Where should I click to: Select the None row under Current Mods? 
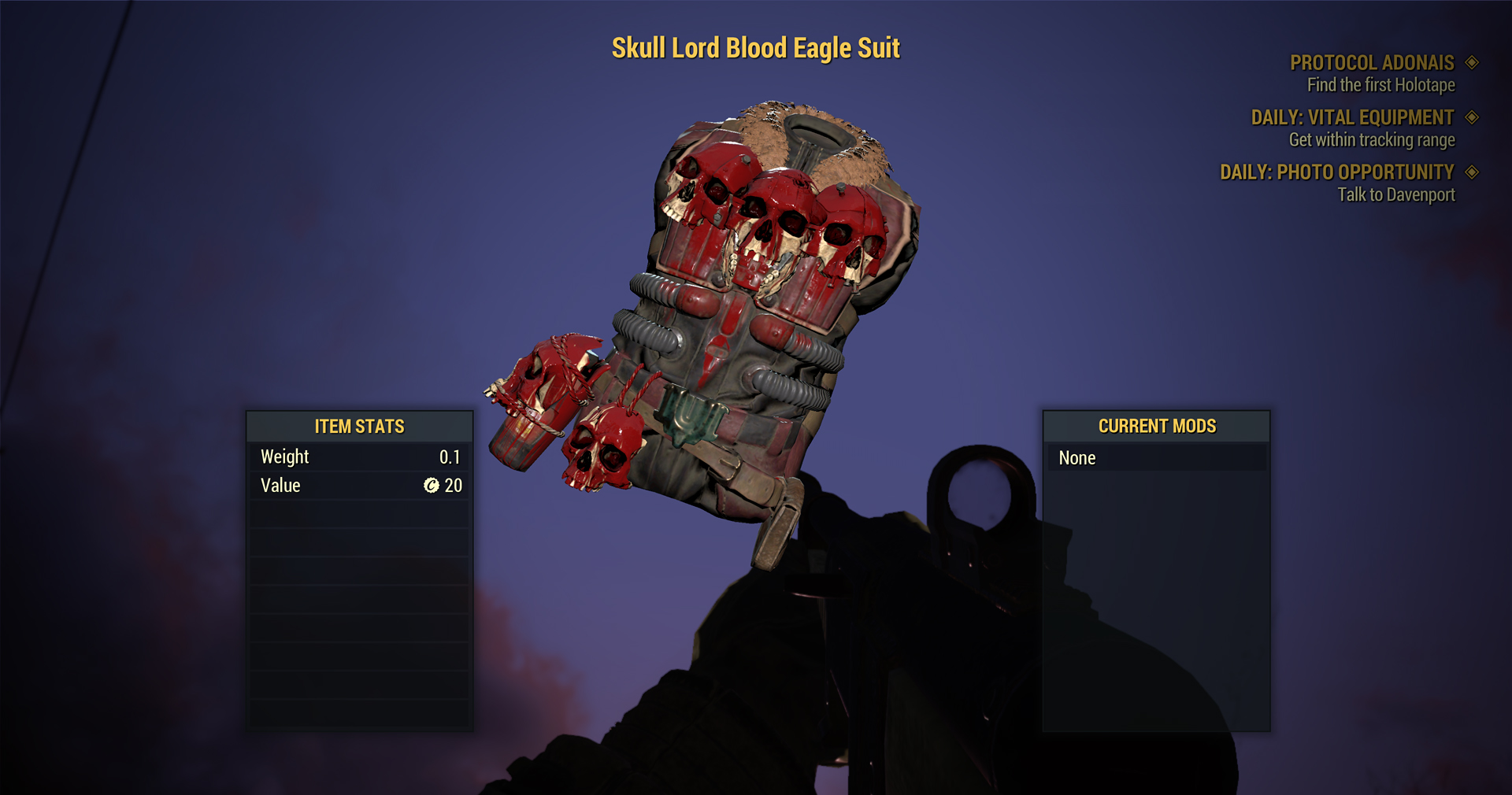1155,458
